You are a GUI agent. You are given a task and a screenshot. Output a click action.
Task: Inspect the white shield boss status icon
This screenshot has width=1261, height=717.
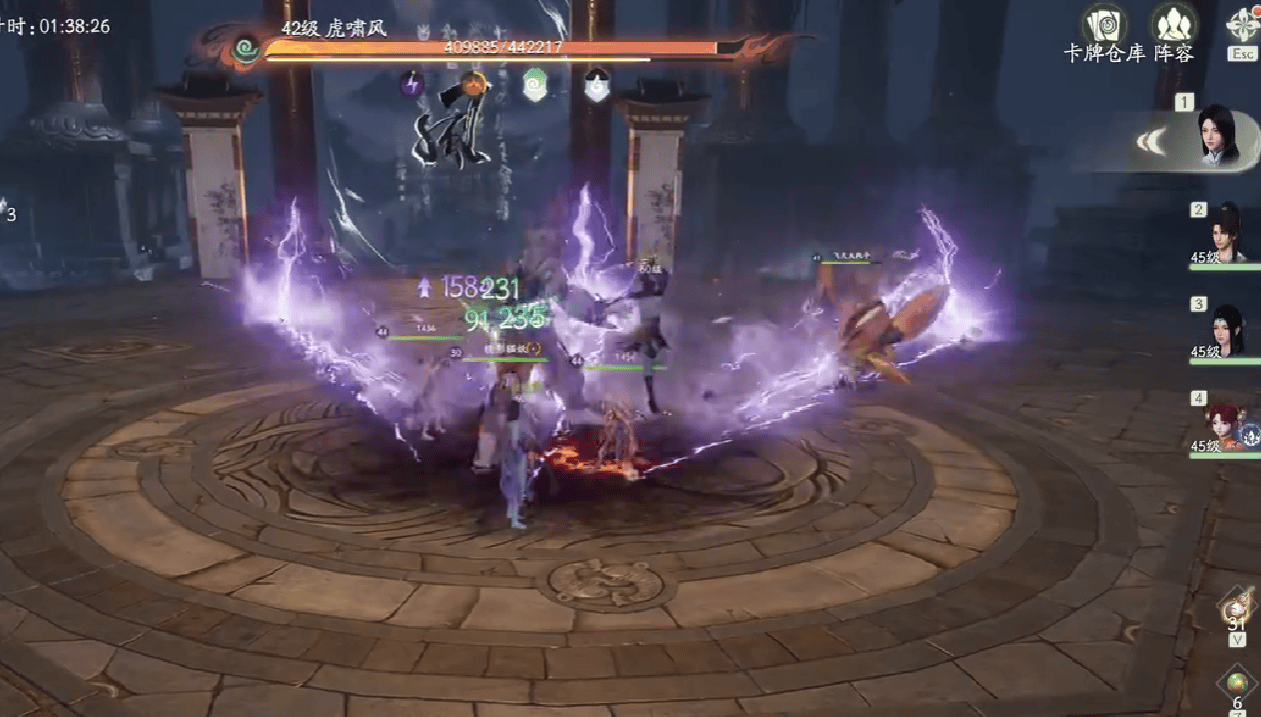(x=597, y=84)
